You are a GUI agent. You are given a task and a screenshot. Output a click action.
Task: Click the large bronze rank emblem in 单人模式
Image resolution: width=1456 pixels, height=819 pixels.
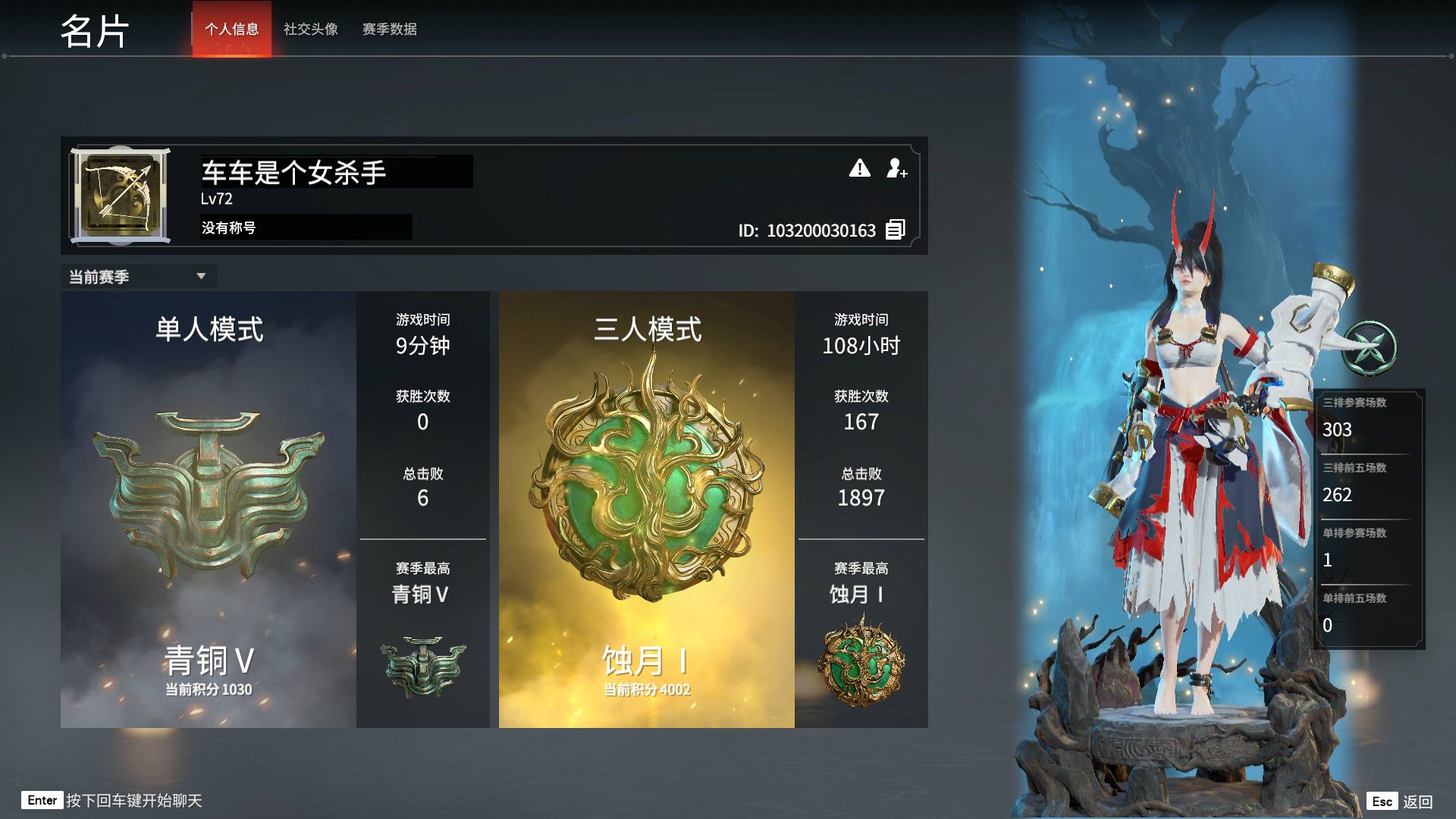pos(209,493)
